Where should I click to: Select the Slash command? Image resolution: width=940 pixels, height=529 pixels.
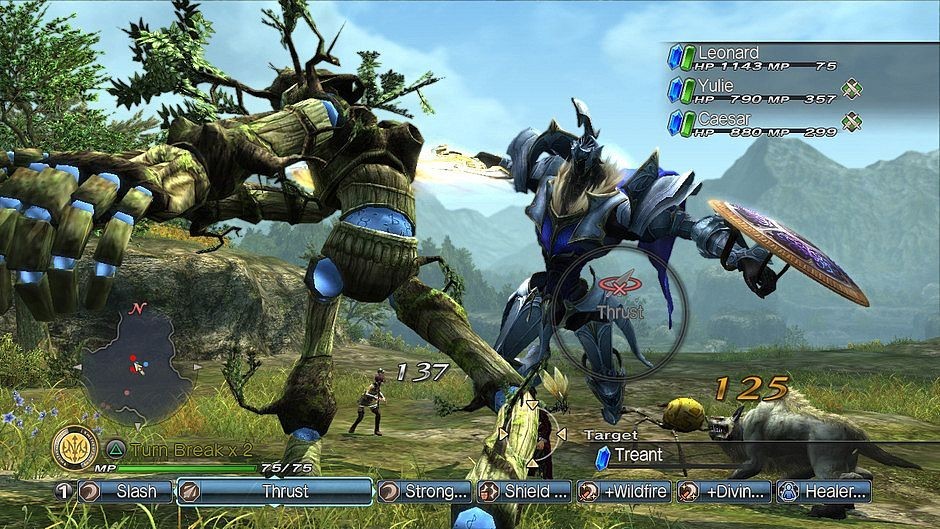[124, 491]
